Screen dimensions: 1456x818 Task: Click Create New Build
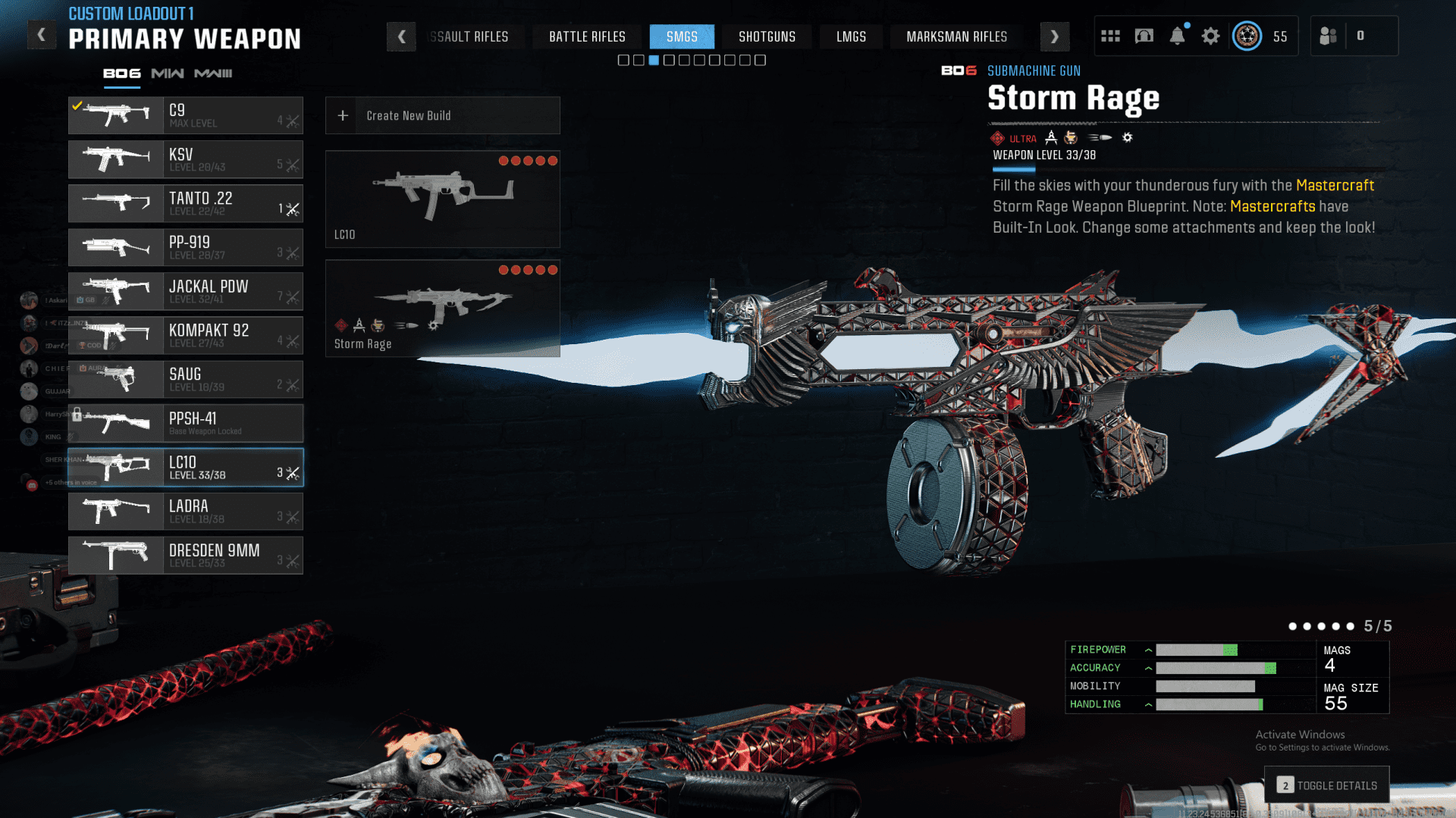(x=442, y=115)
